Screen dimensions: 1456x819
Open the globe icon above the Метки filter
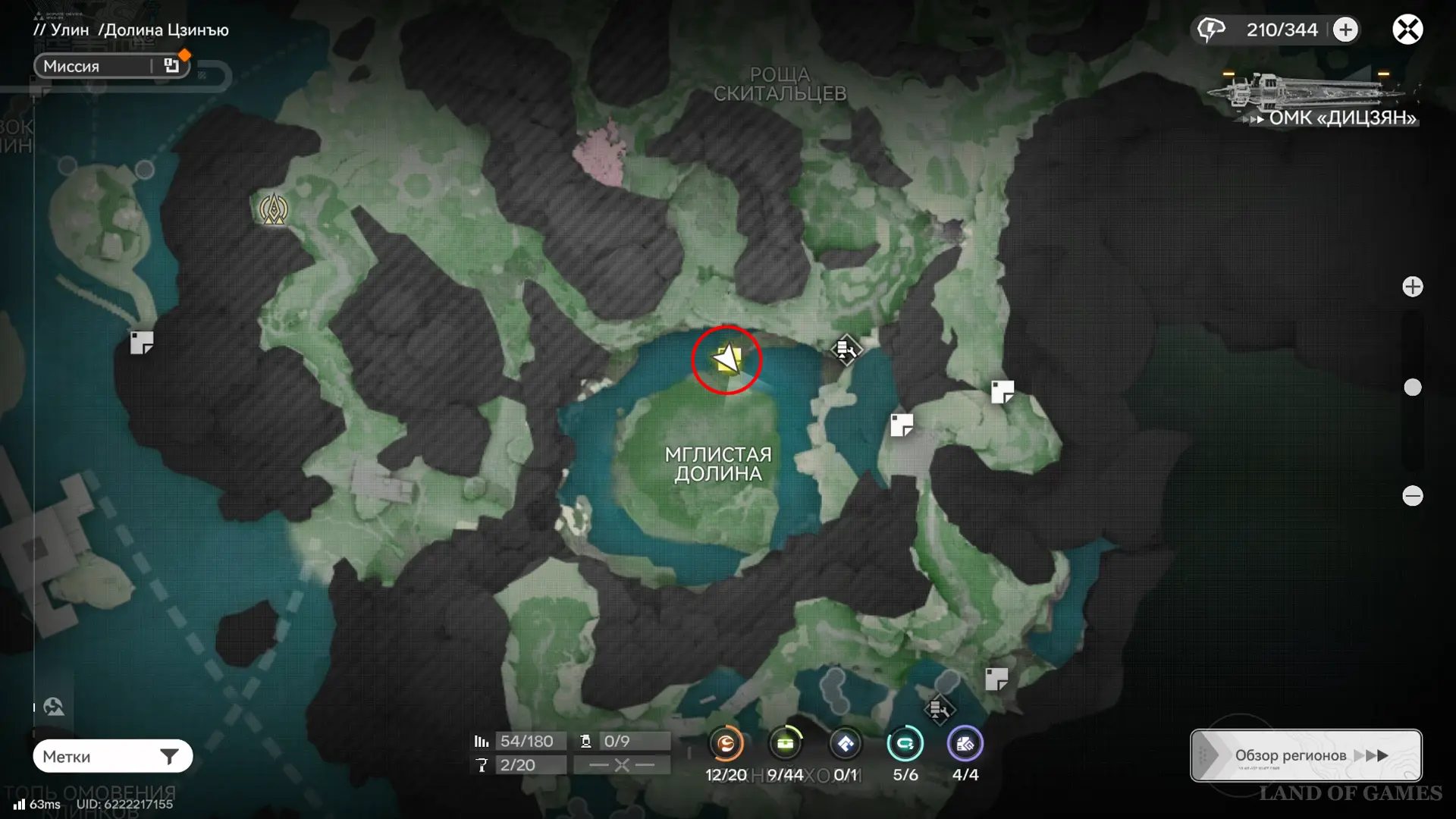coord(54,707)
